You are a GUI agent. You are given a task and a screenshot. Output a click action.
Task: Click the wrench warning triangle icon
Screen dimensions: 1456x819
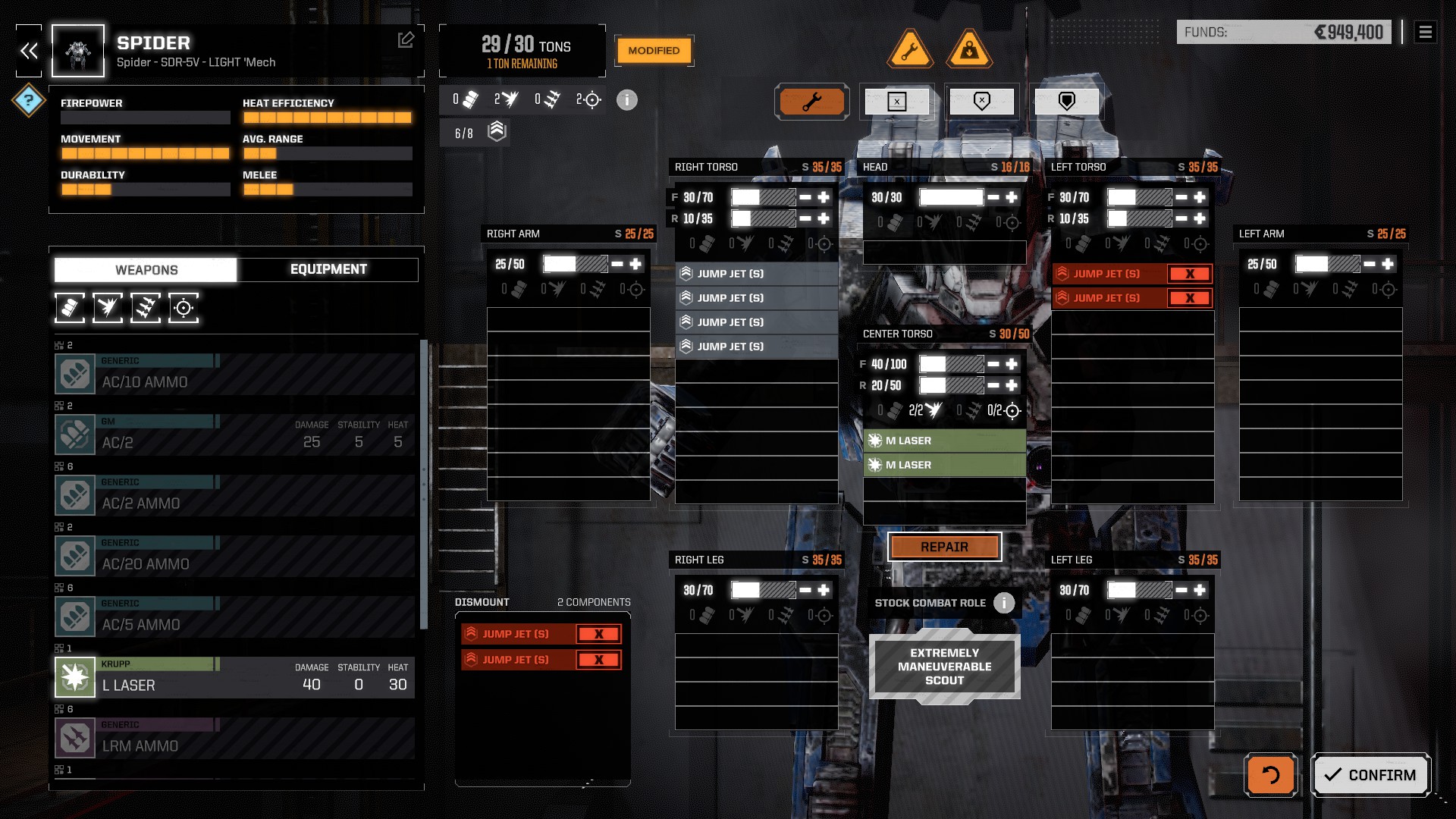910,50
